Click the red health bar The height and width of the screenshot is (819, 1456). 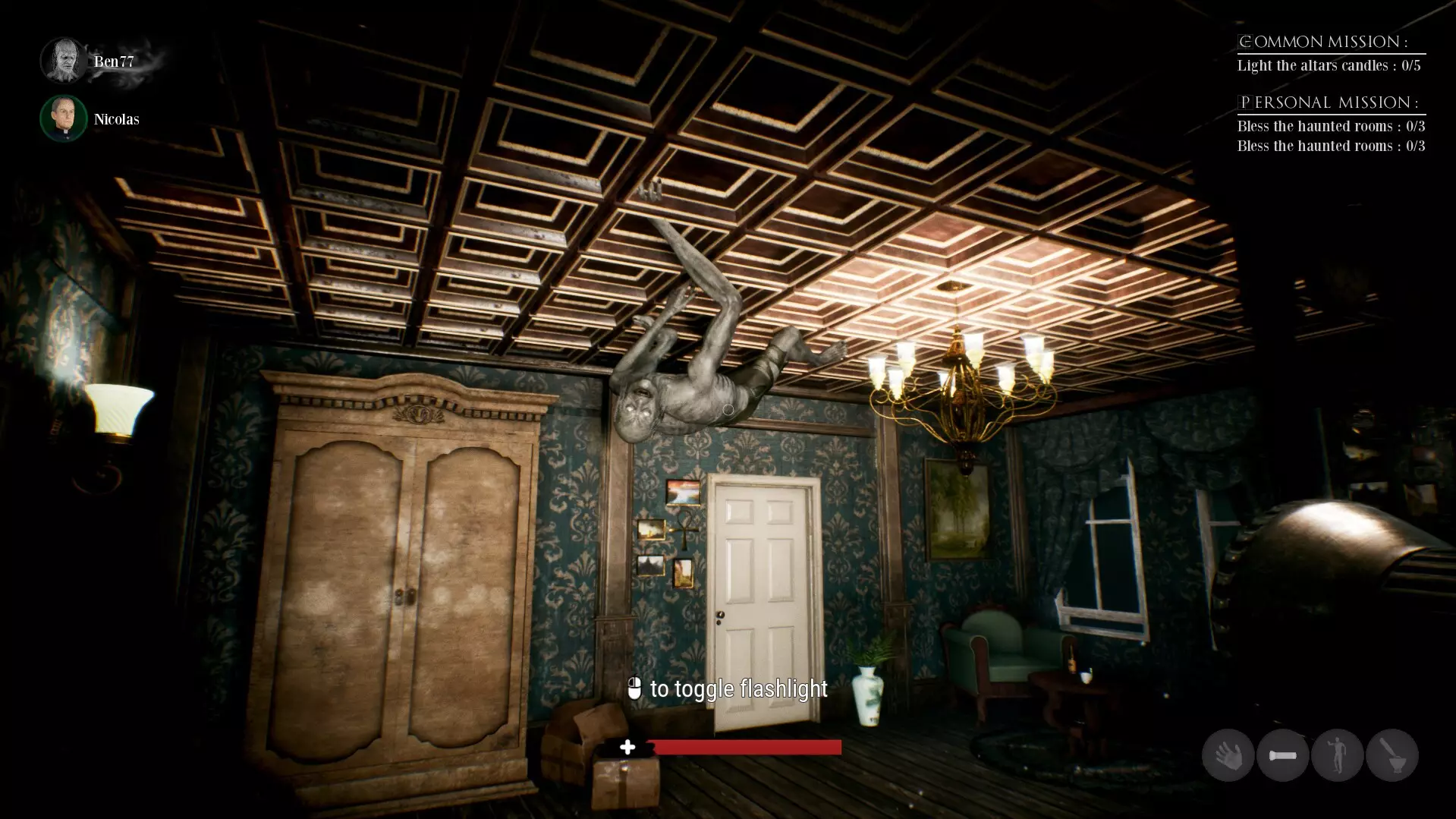(747, 747)
